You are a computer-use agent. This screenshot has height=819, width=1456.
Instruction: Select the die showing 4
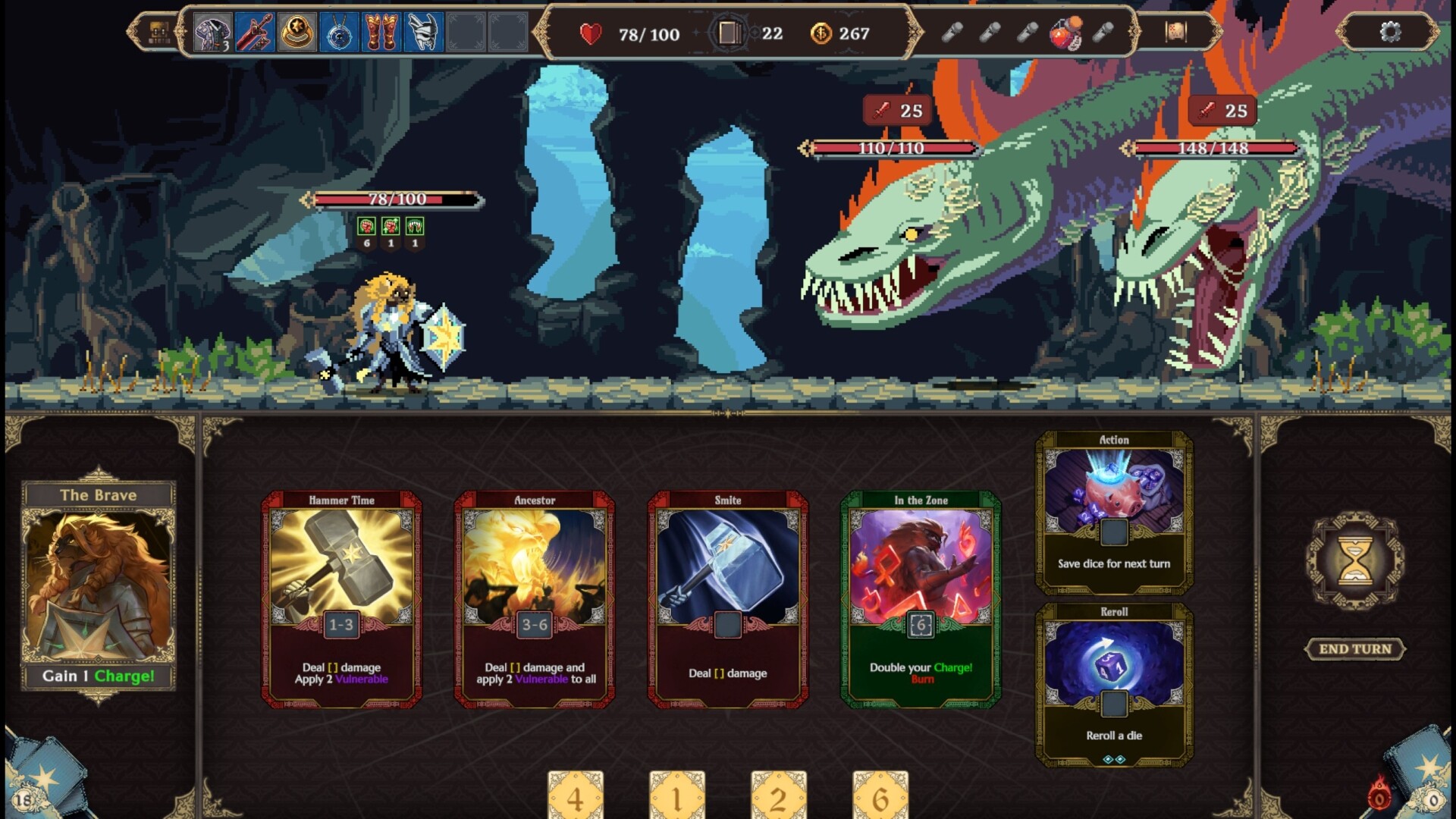[576, 796]
